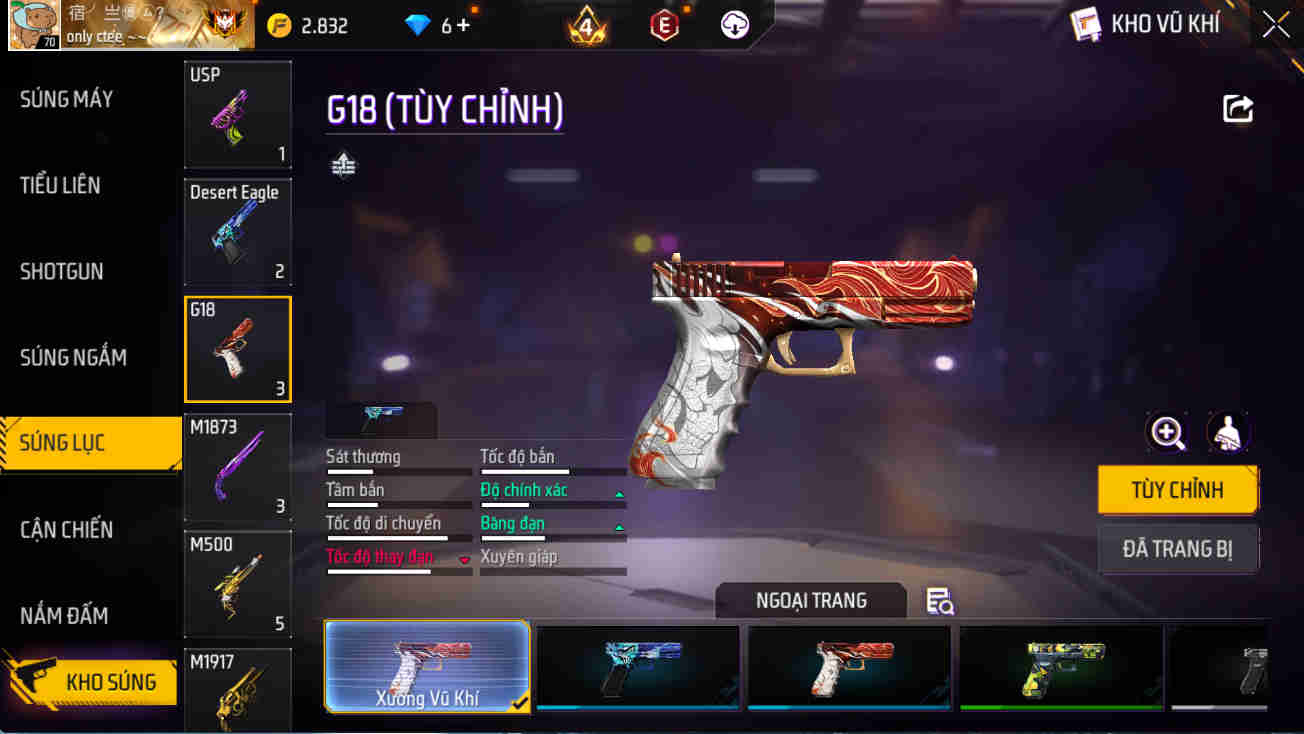This screenshot has width=1304, height=734.
Task: Open the NGOẠI TRANG tab
Action: point(811,600)
